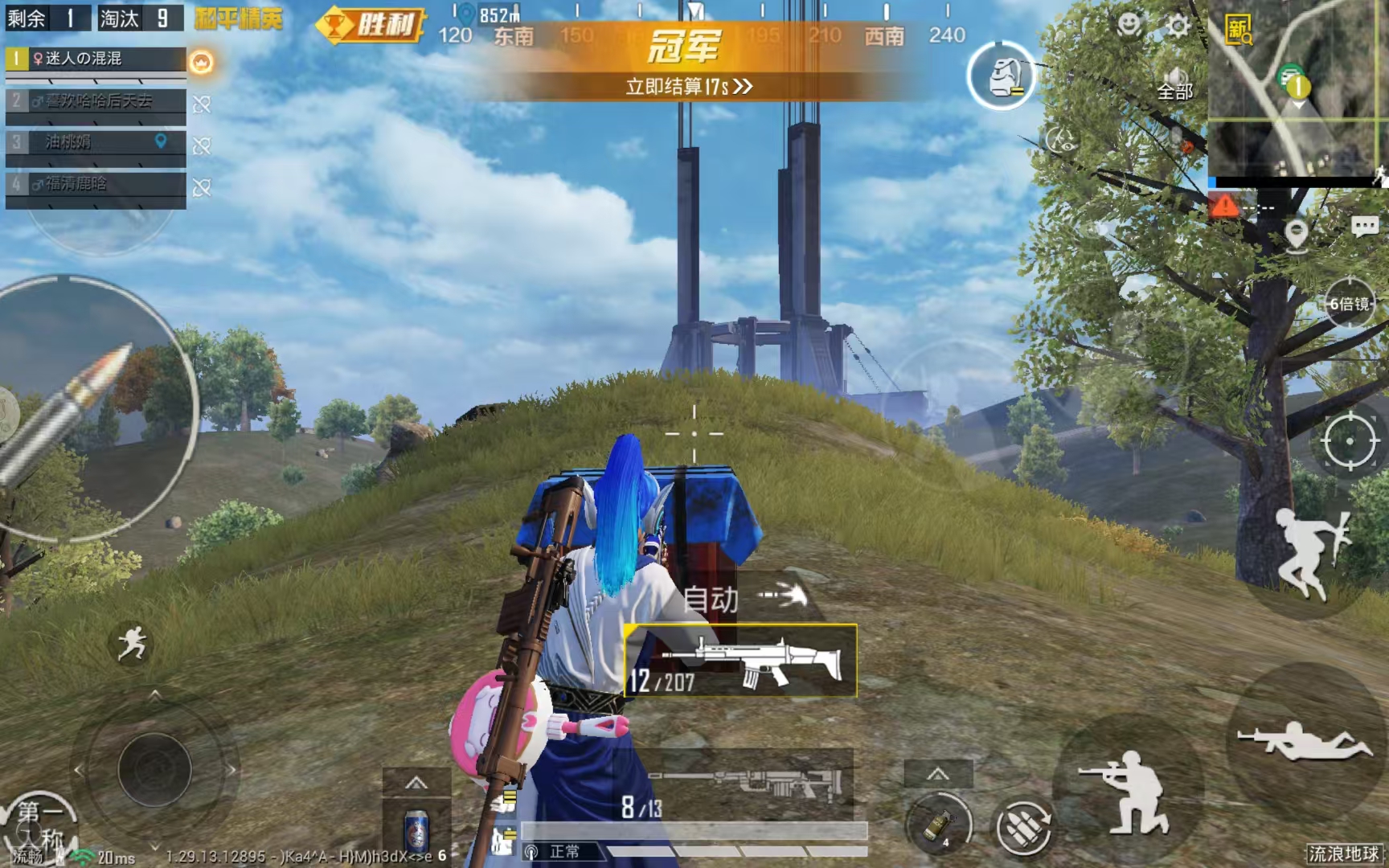
Task: Select the primary rifle slot 12/207
Action: tap(740, 661)
